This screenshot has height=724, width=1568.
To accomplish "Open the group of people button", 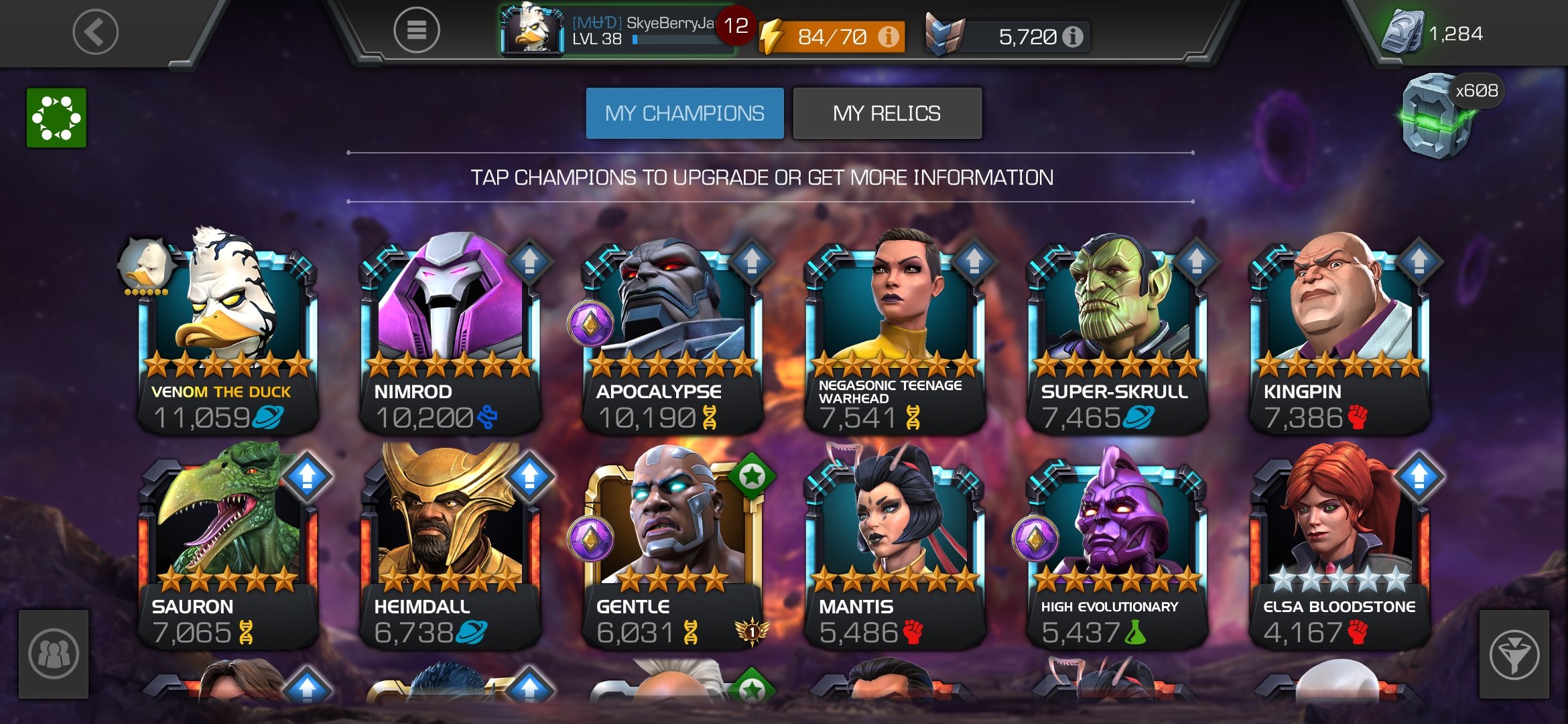I will [x=54, y=654].
